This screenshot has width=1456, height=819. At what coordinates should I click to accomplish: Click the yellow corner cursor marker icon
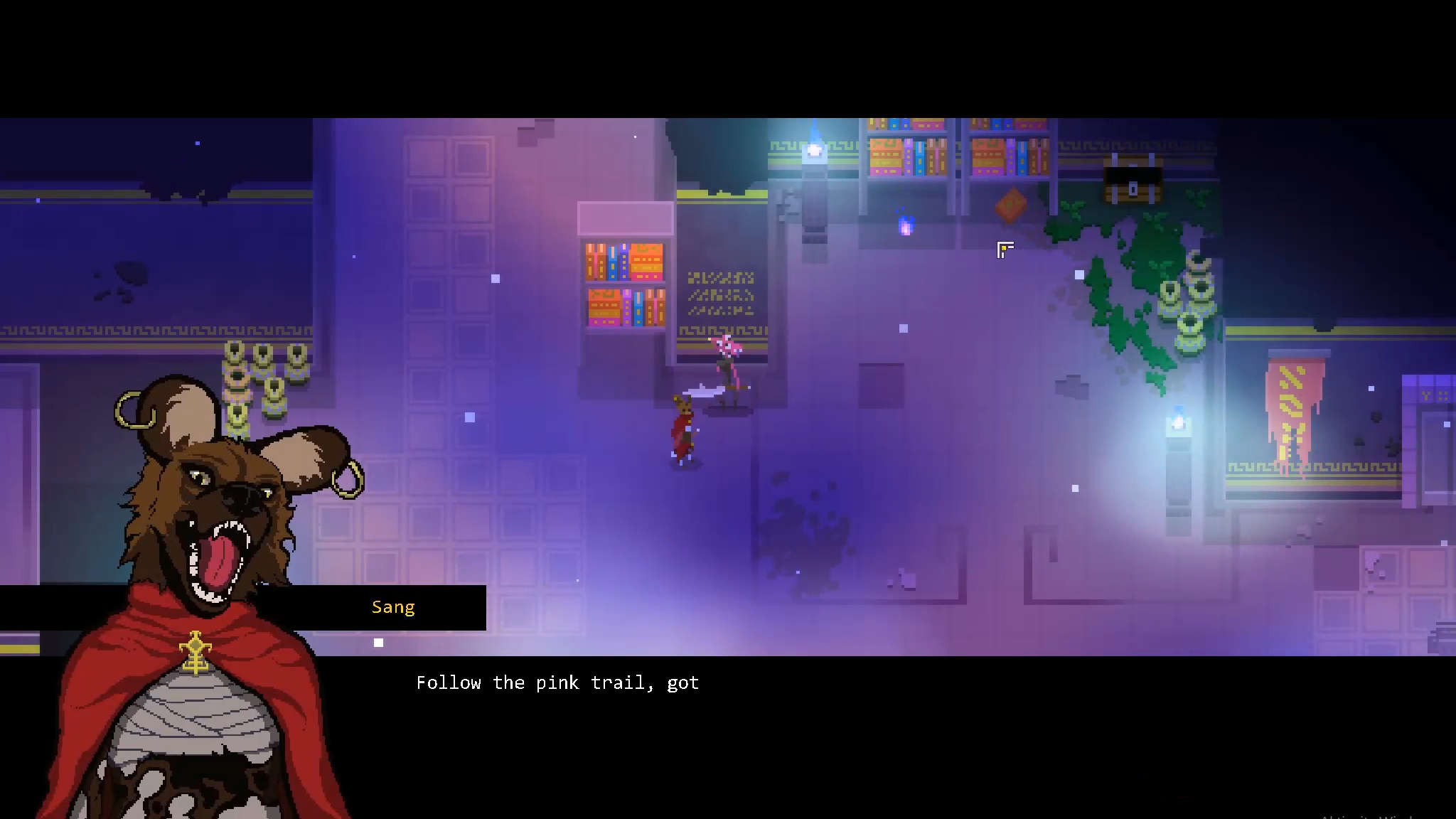tap(1005, 250)
